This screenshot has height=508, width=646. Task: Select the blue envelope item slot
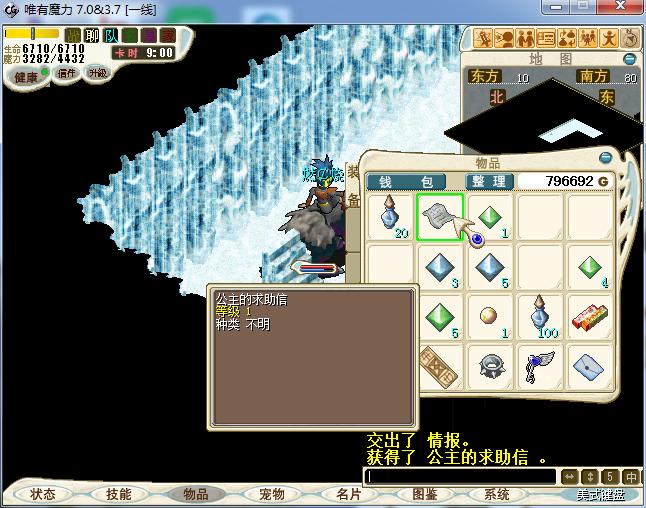click(x=590, y=367)
